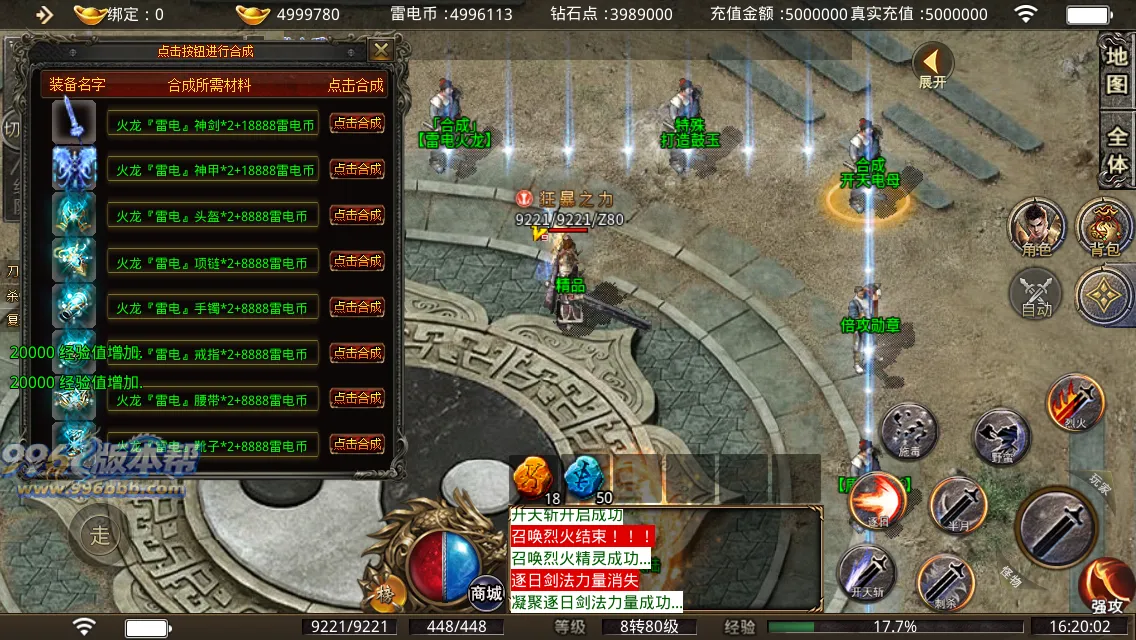Select the 全体 attack mode button

tap(1116, 149)
